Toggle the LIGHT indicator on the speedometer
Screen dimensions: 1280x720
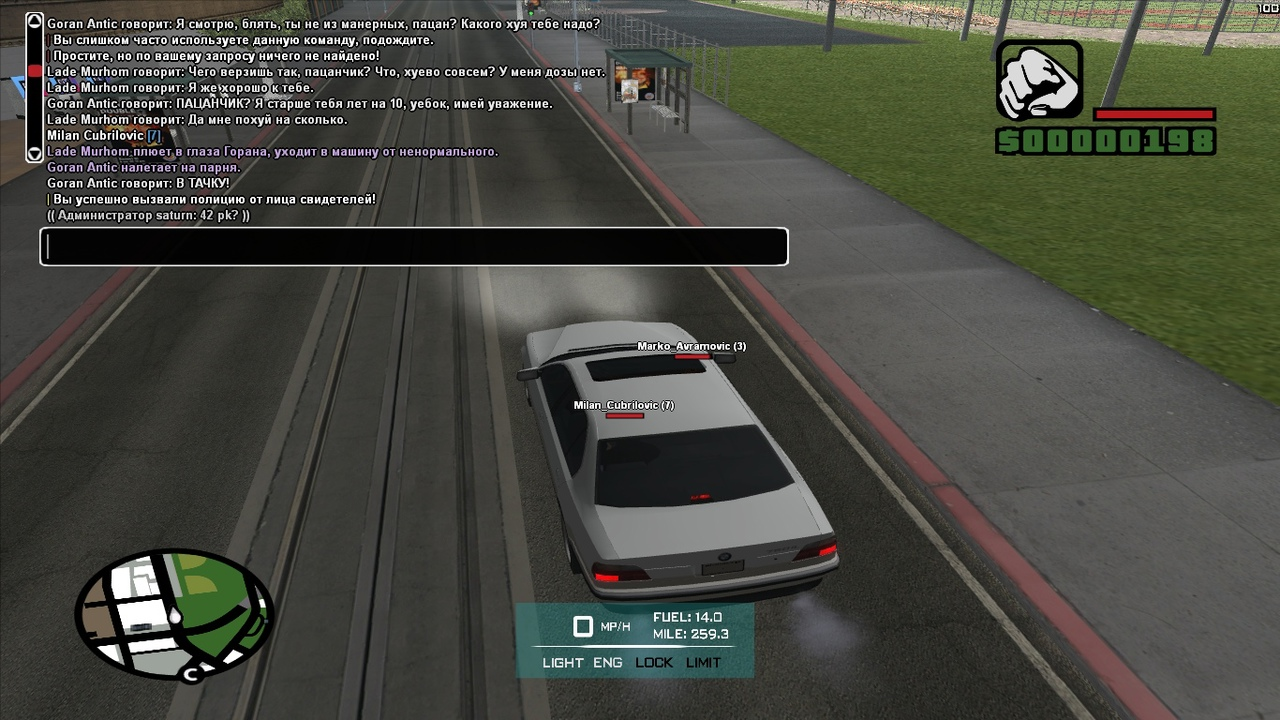(x=563, y=663)
